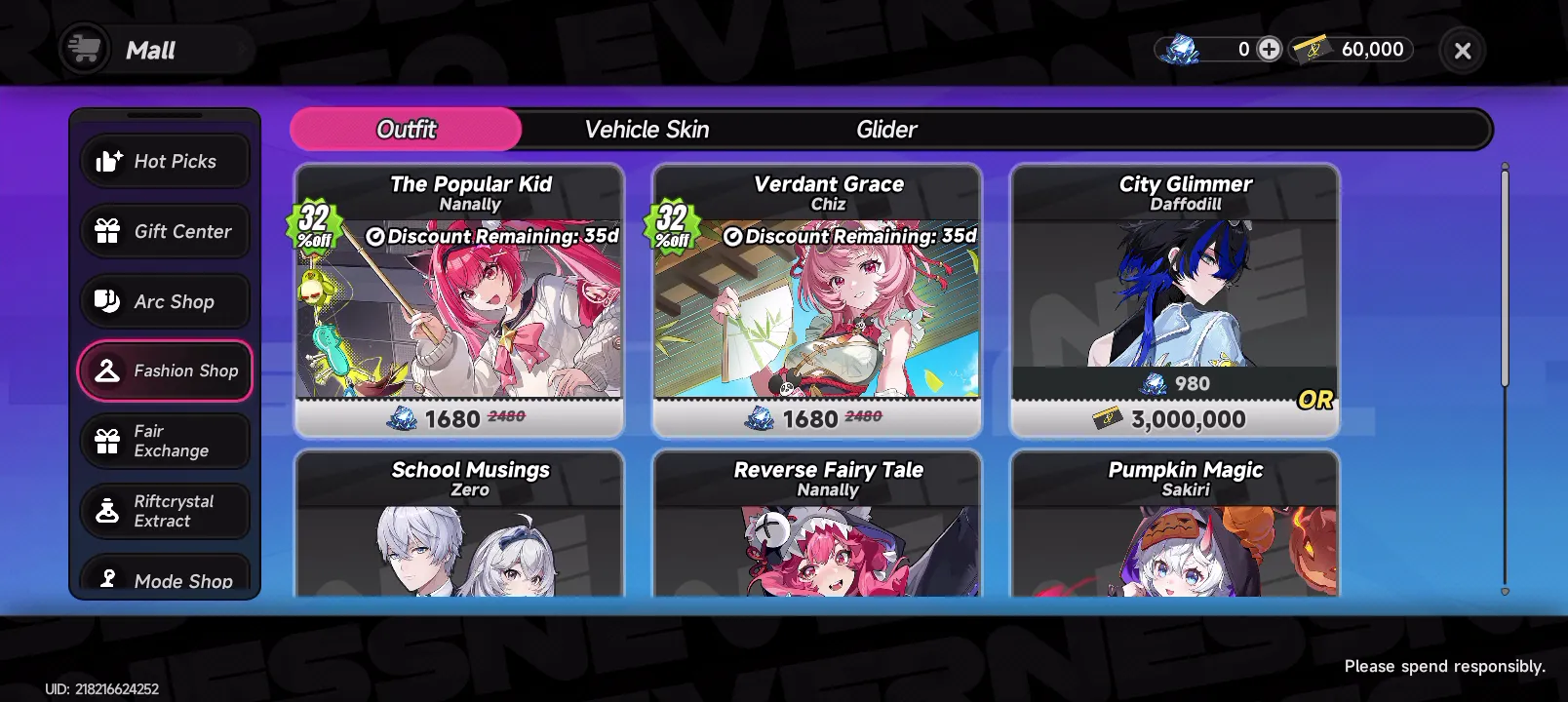The height and width of the screenshot is (702, 1568).
Task: Close the Mall screen
Action: click(x=1462, y=51)
